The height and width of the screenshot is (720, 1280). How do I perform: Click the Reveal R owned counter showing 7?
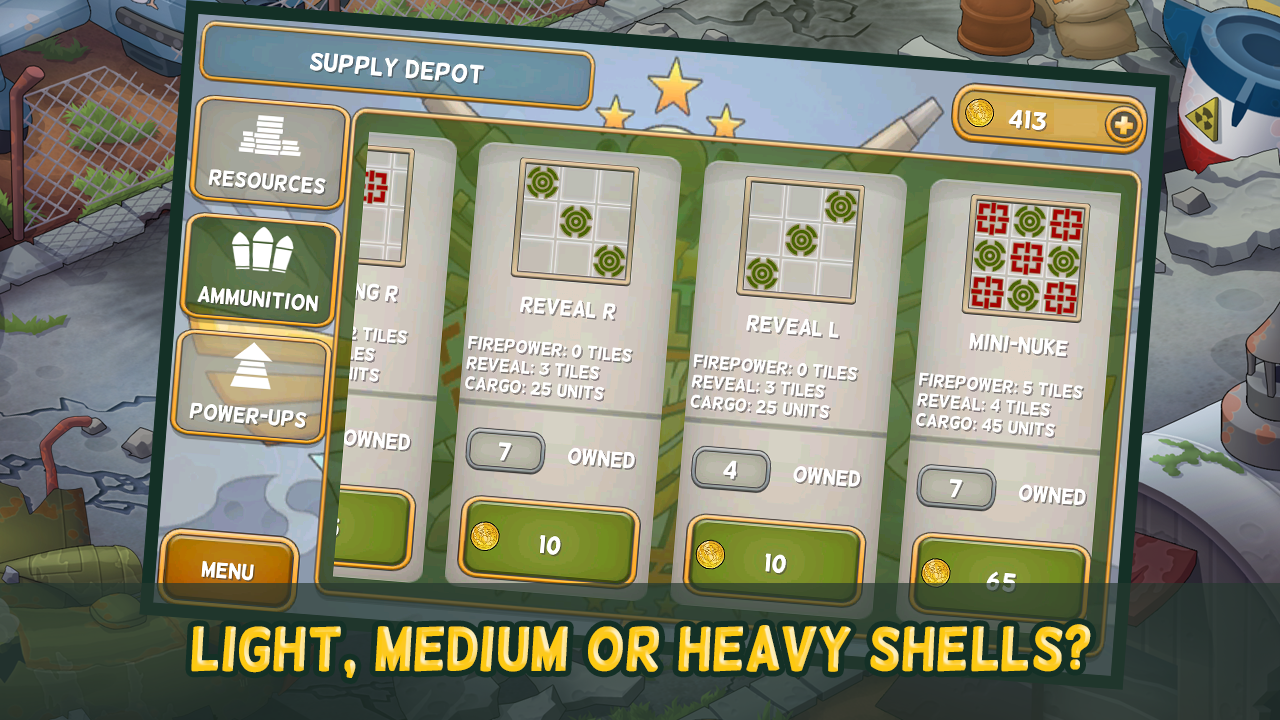(507, 451)
